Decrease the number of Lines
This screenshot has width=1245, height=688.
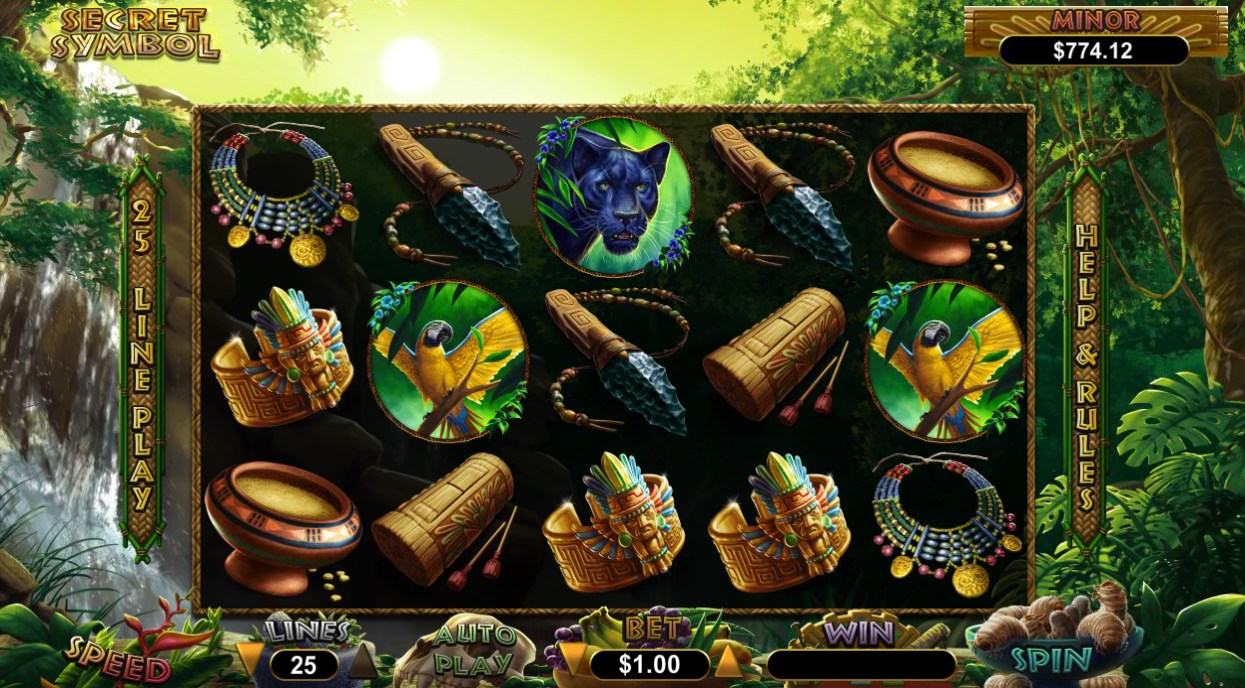252,661
